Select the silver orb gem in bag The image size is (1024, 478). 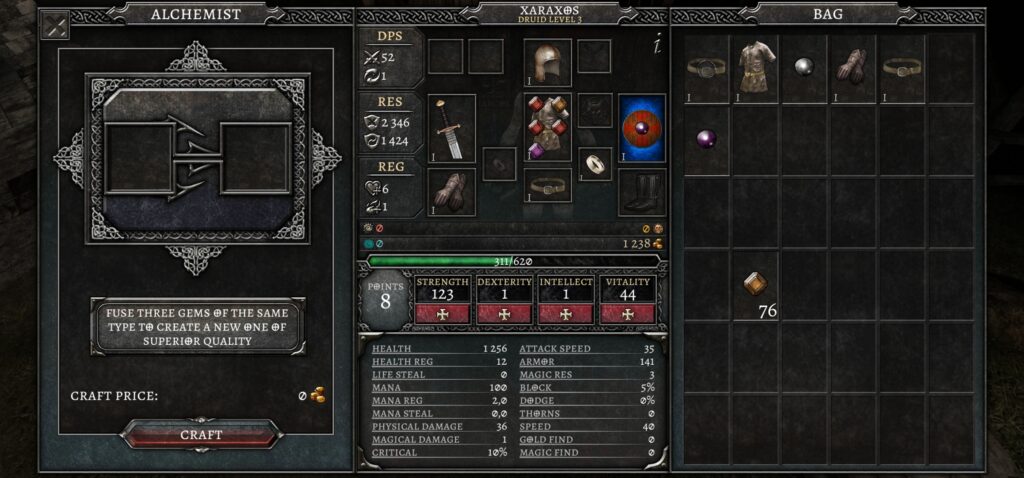pyautogui.click(x=804, y=66)
